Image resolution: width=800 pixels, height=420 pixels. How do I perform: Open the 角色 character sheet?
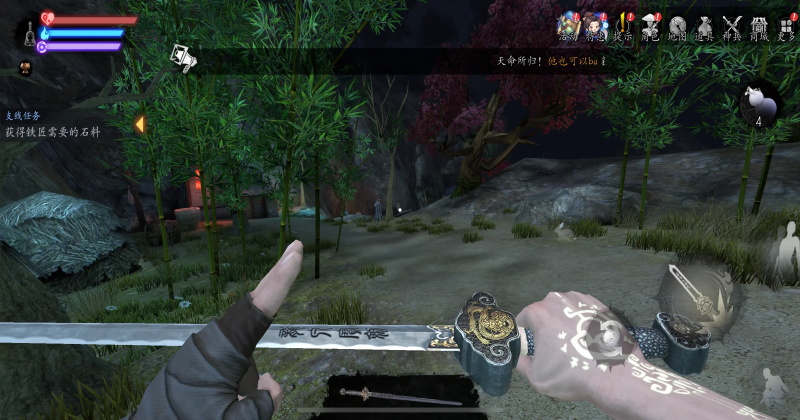651,25
